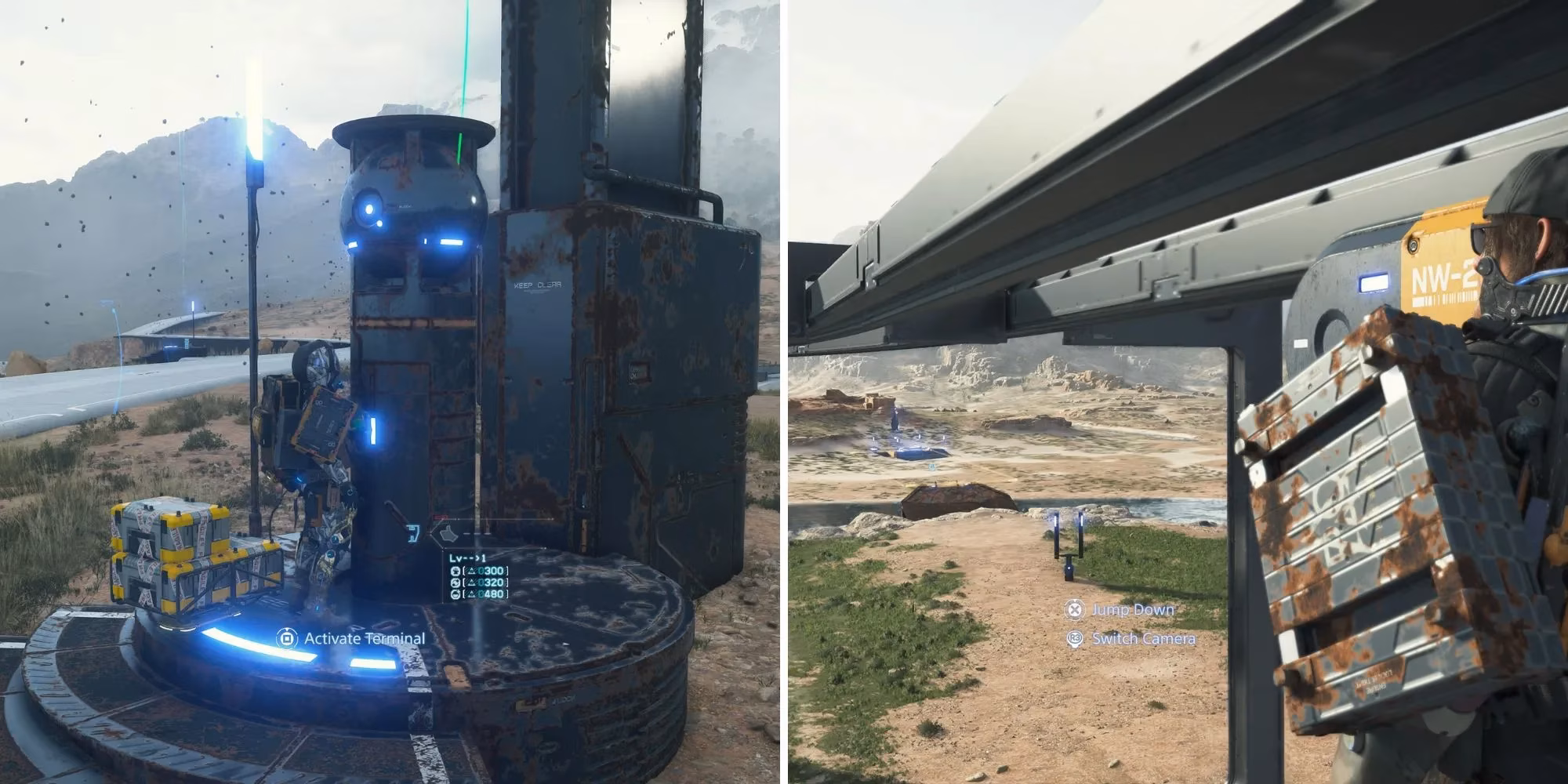This screenshot has width=1568, height=784.
Task: Expand the Lv--->1 upgrade details panel
Action: tap(467, 558)
